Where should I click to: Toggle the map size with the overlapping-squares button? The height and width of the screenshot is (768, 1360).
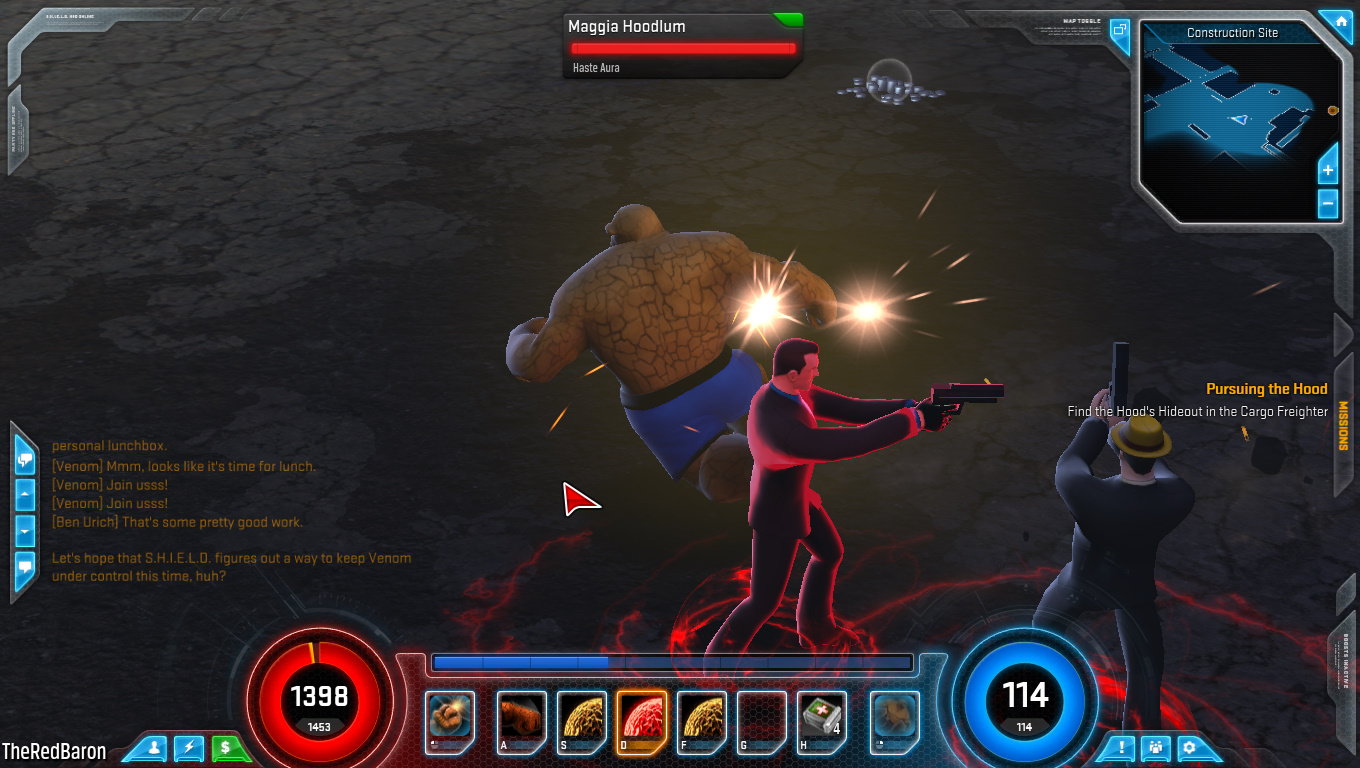[1120, 31]
